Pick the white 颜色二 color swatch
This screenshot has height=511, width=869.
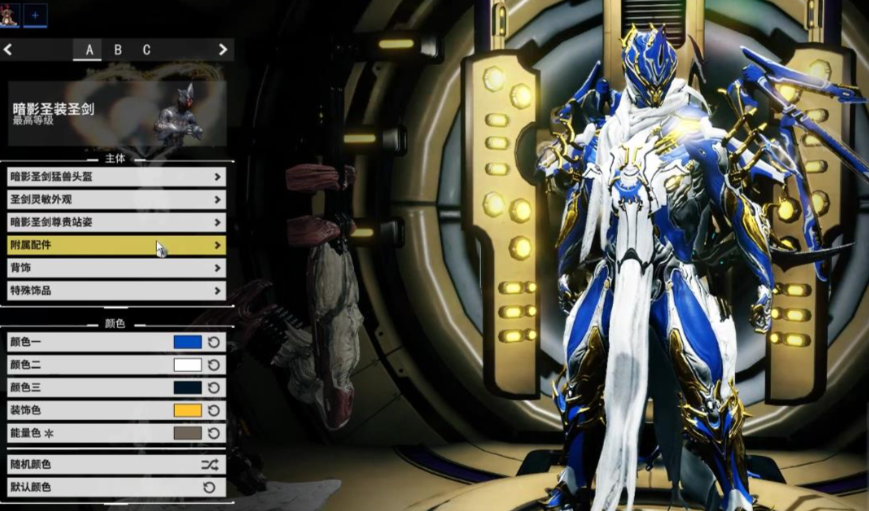click(x=188, y=365)
